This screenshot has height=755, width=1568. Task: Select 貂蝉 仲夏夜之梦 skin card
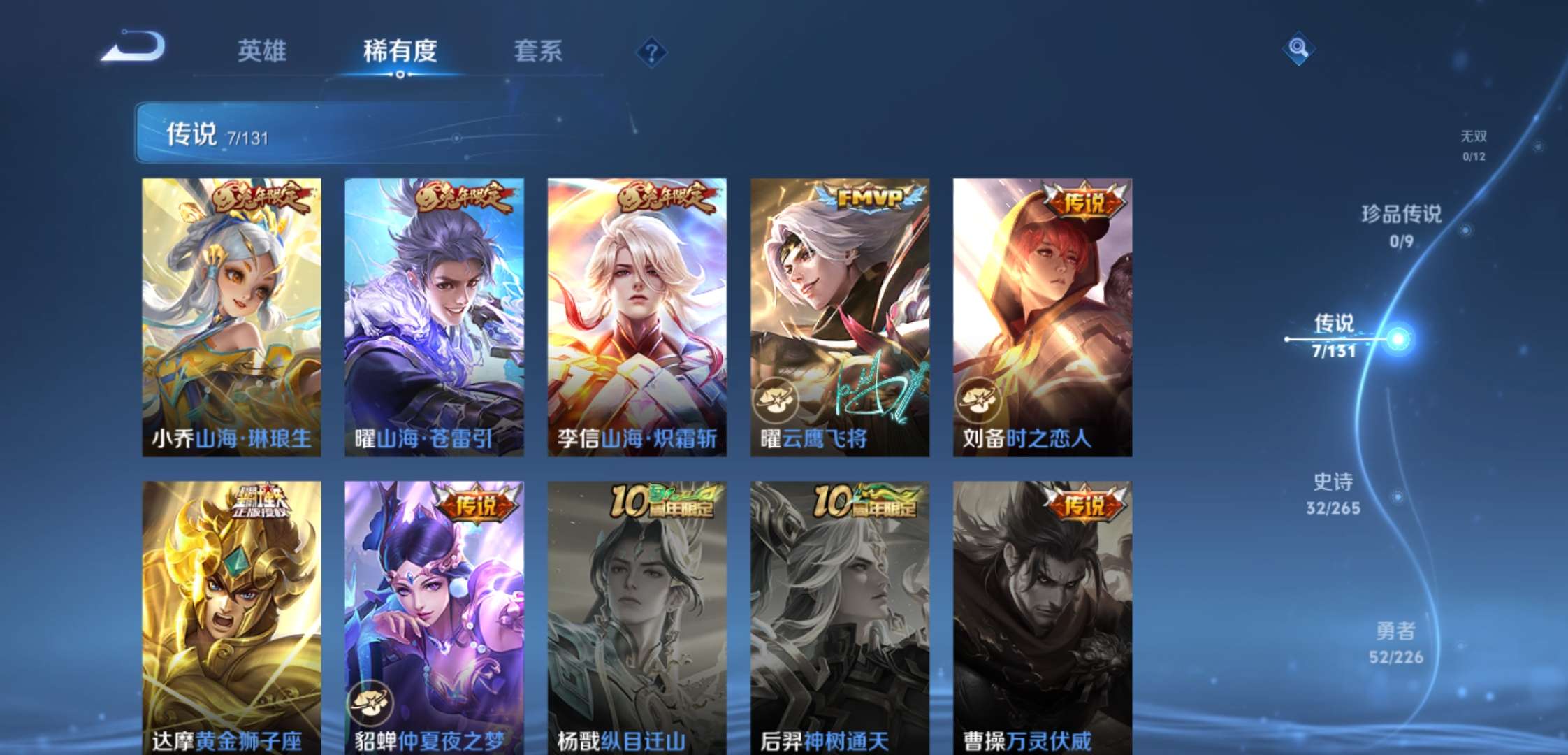click(x=434, y=617)
